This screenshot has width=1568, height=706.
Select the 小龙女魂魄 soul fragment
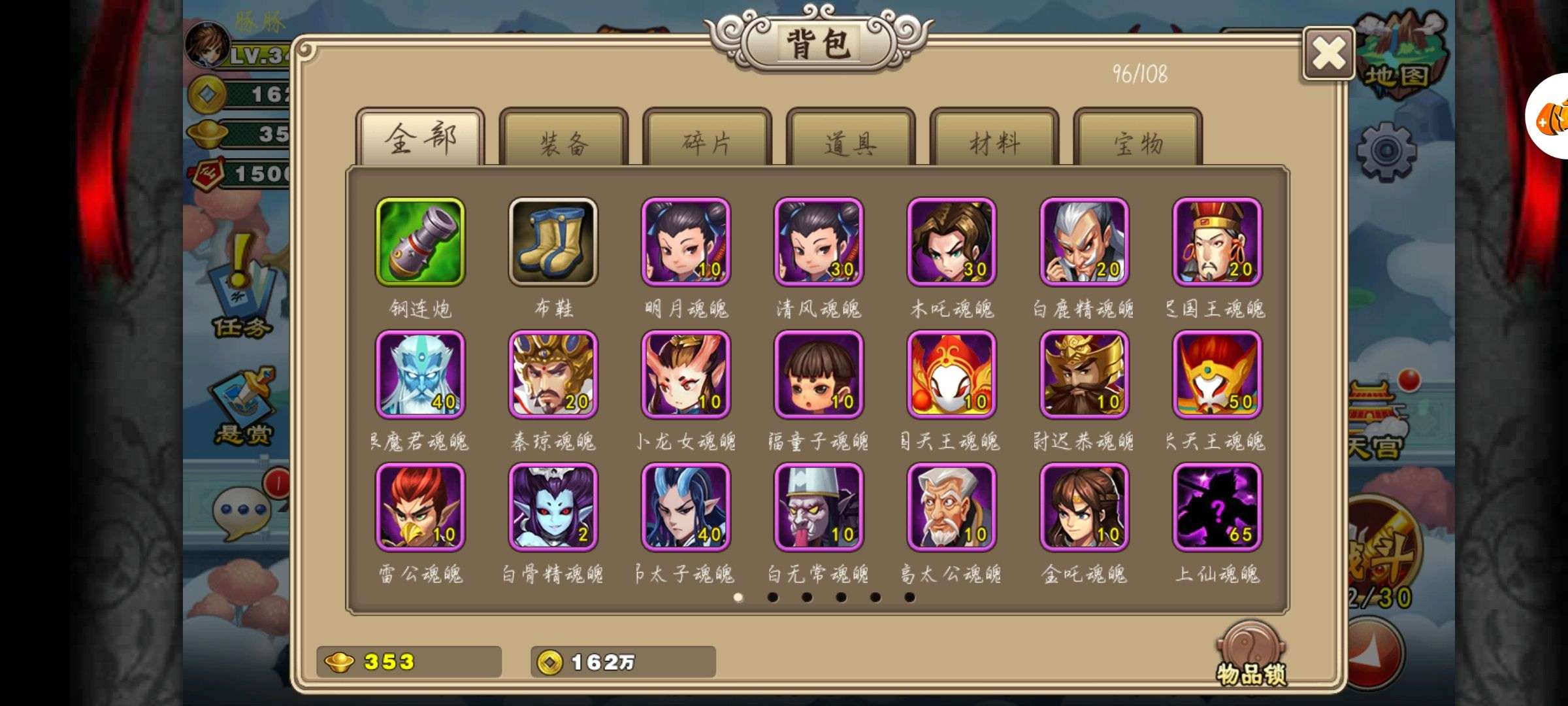tap(686, 375)
